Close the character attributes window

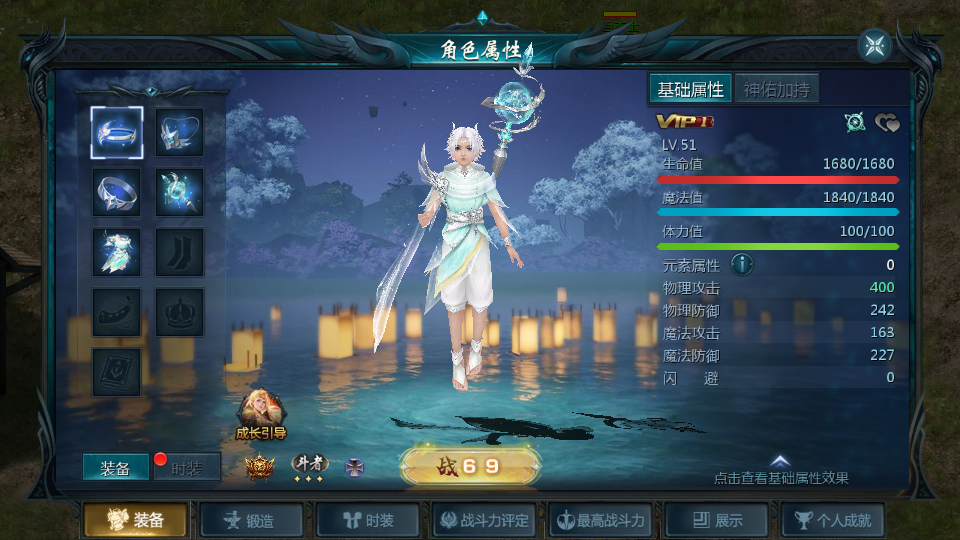click(x=874, y=46)
